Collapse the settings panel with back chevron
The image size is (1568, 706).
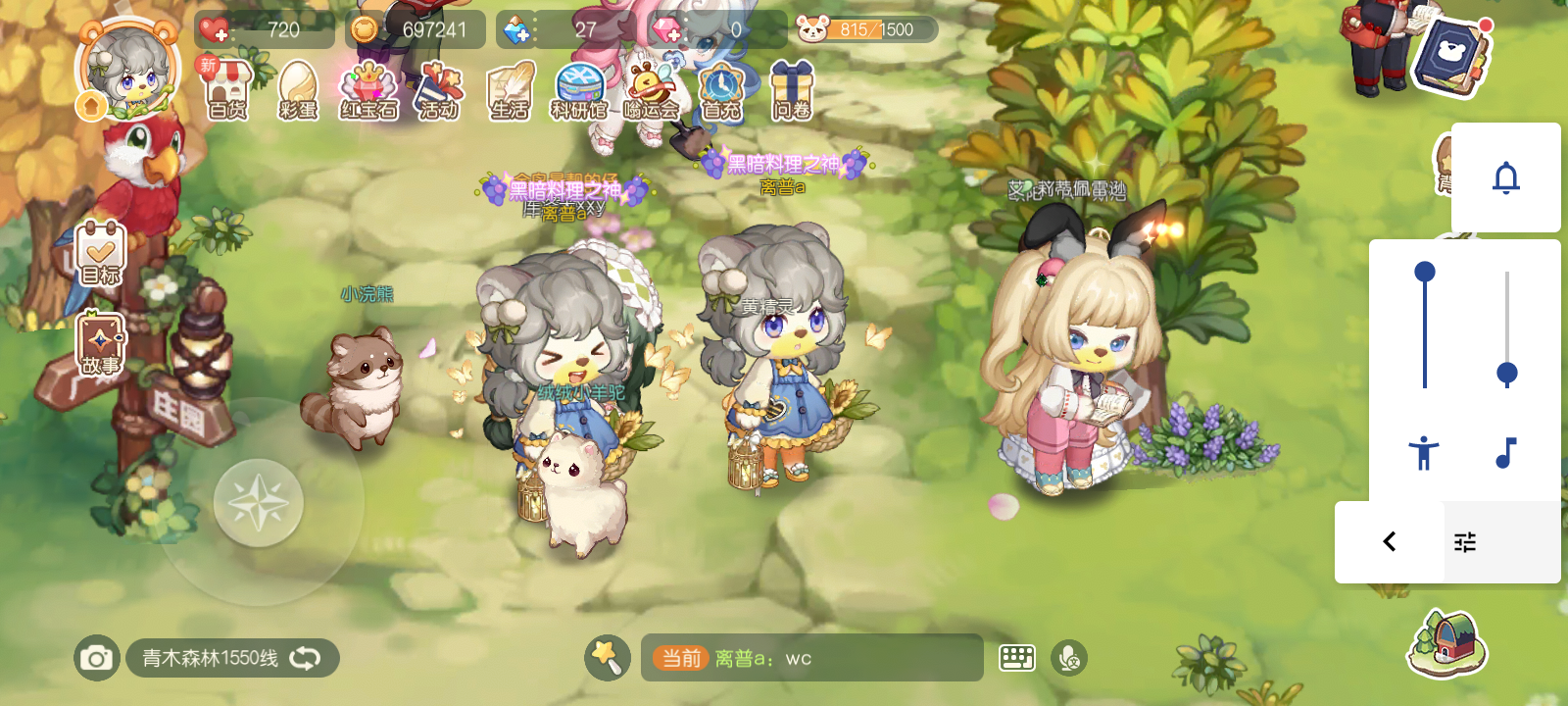[x=1388, y=540]
